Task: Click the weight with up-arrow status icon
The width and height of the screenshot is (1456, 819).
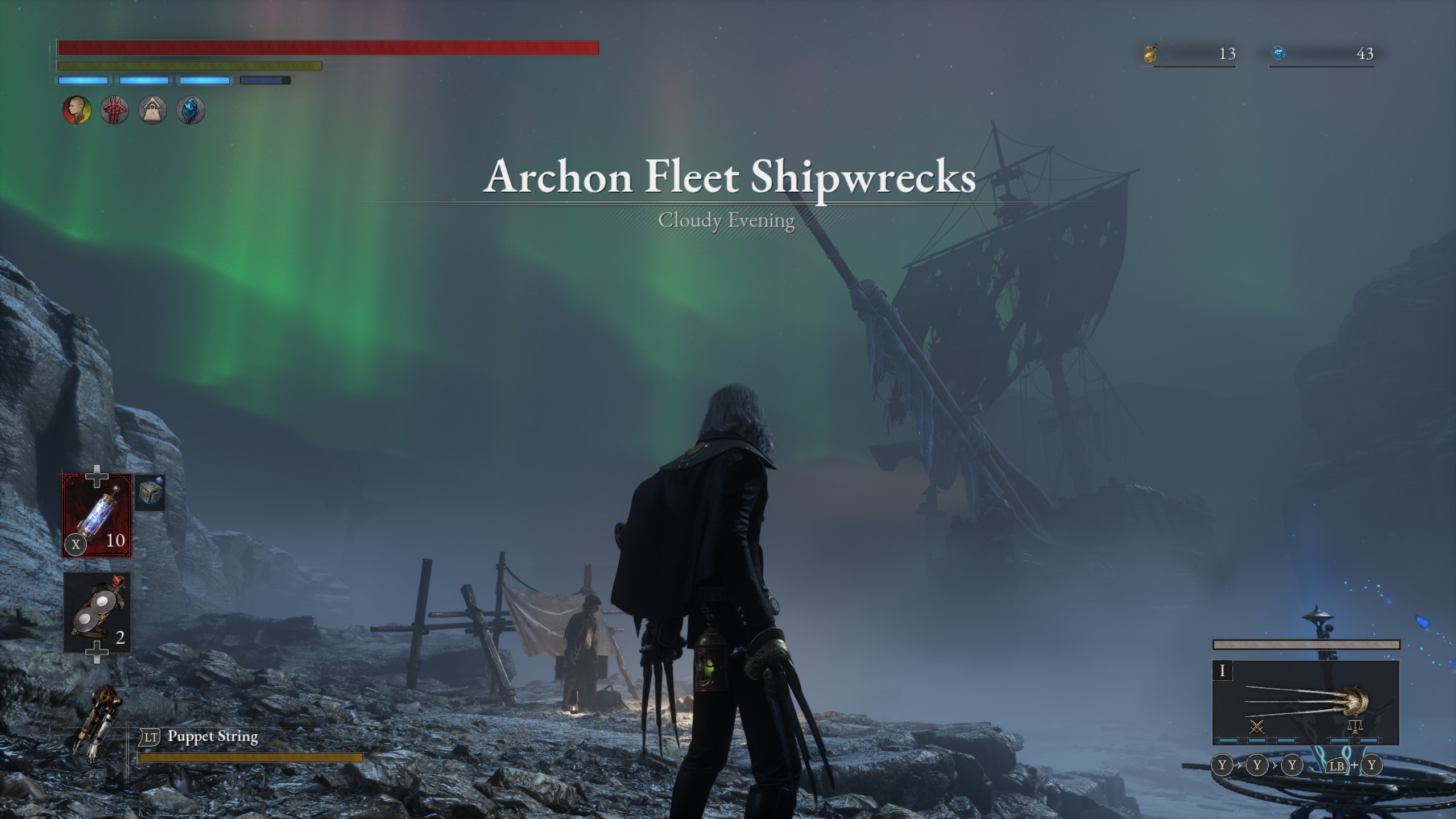Action: coord(152,110)
